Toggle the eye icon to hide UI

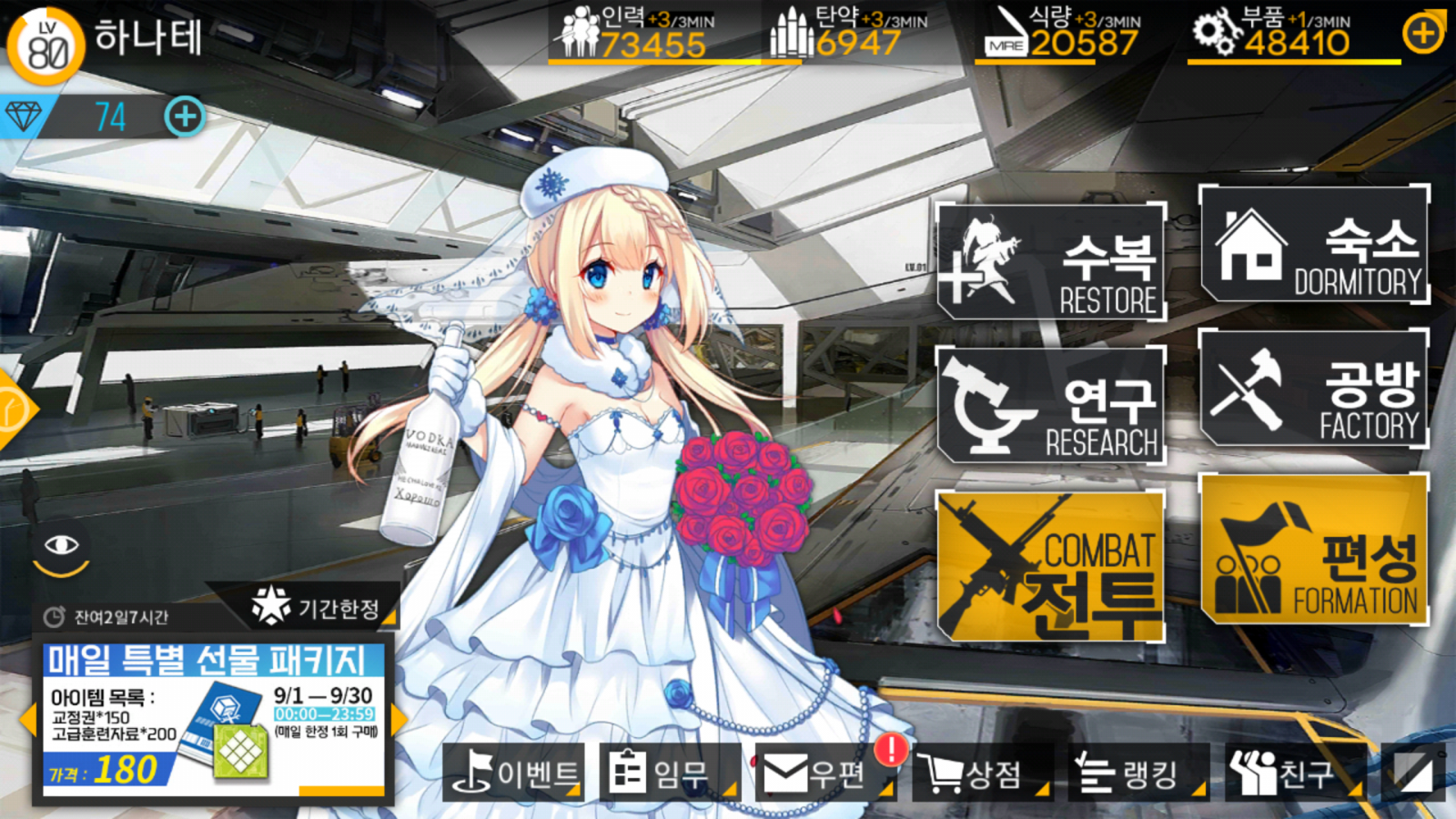(61, 547)
